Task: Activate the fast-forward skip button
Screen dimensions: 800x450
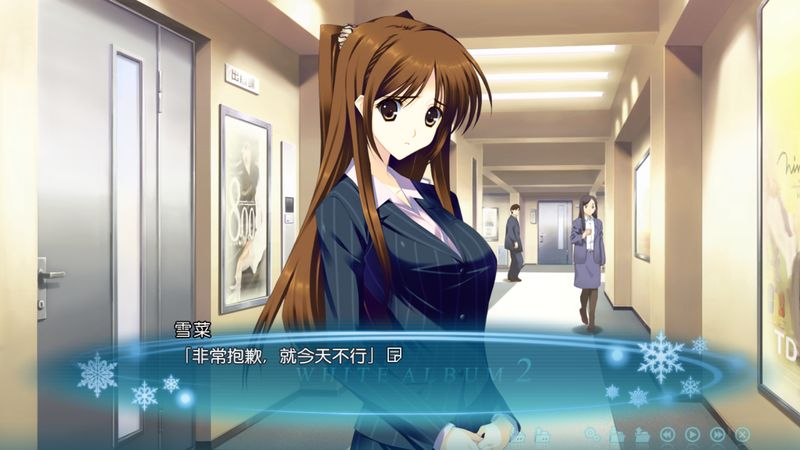Action: click(x=717, y=434)
